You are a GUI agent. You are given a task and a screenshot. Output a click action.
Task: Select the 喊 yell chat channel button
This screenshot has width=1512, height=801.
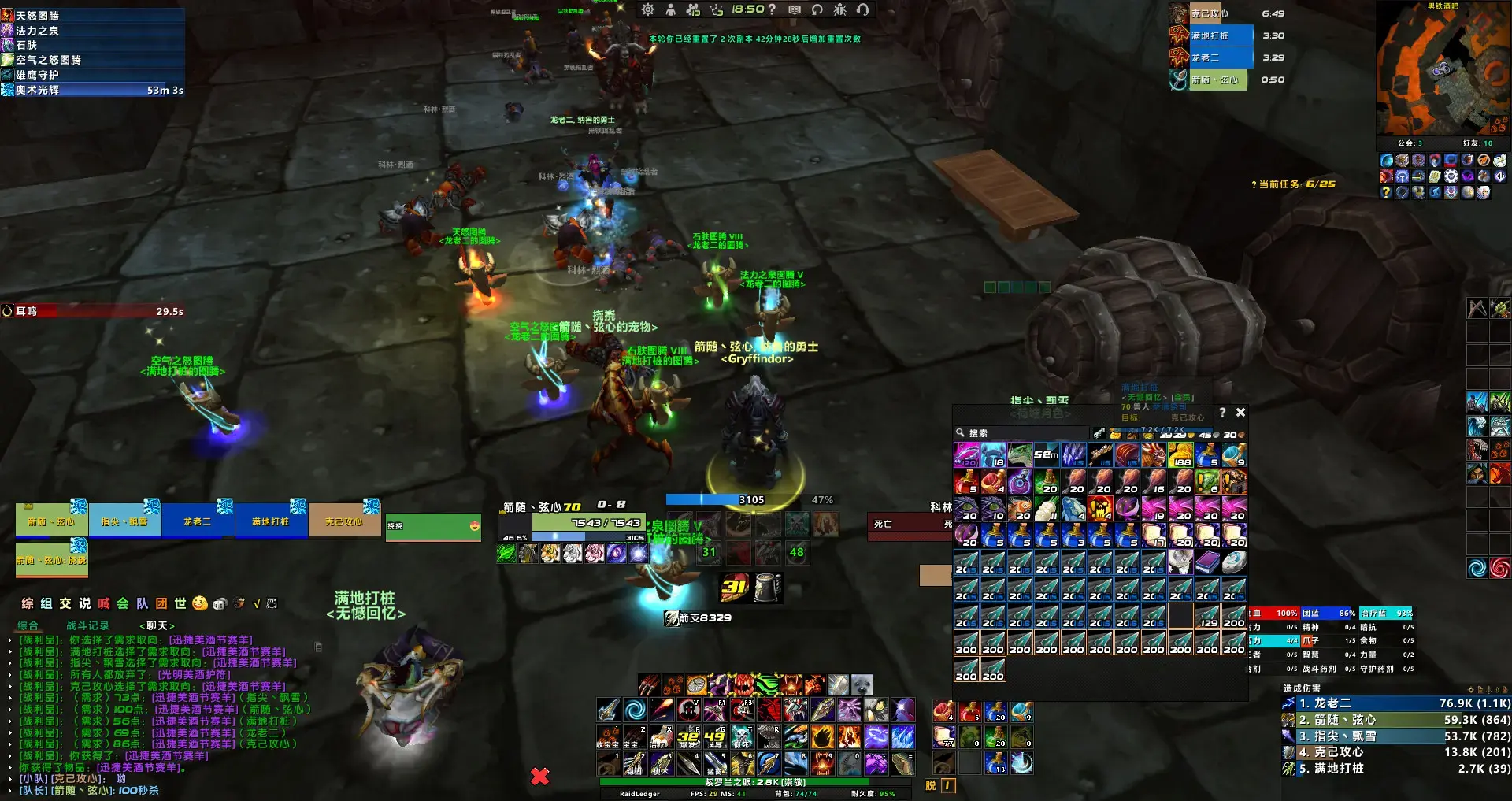coord(104,603)
